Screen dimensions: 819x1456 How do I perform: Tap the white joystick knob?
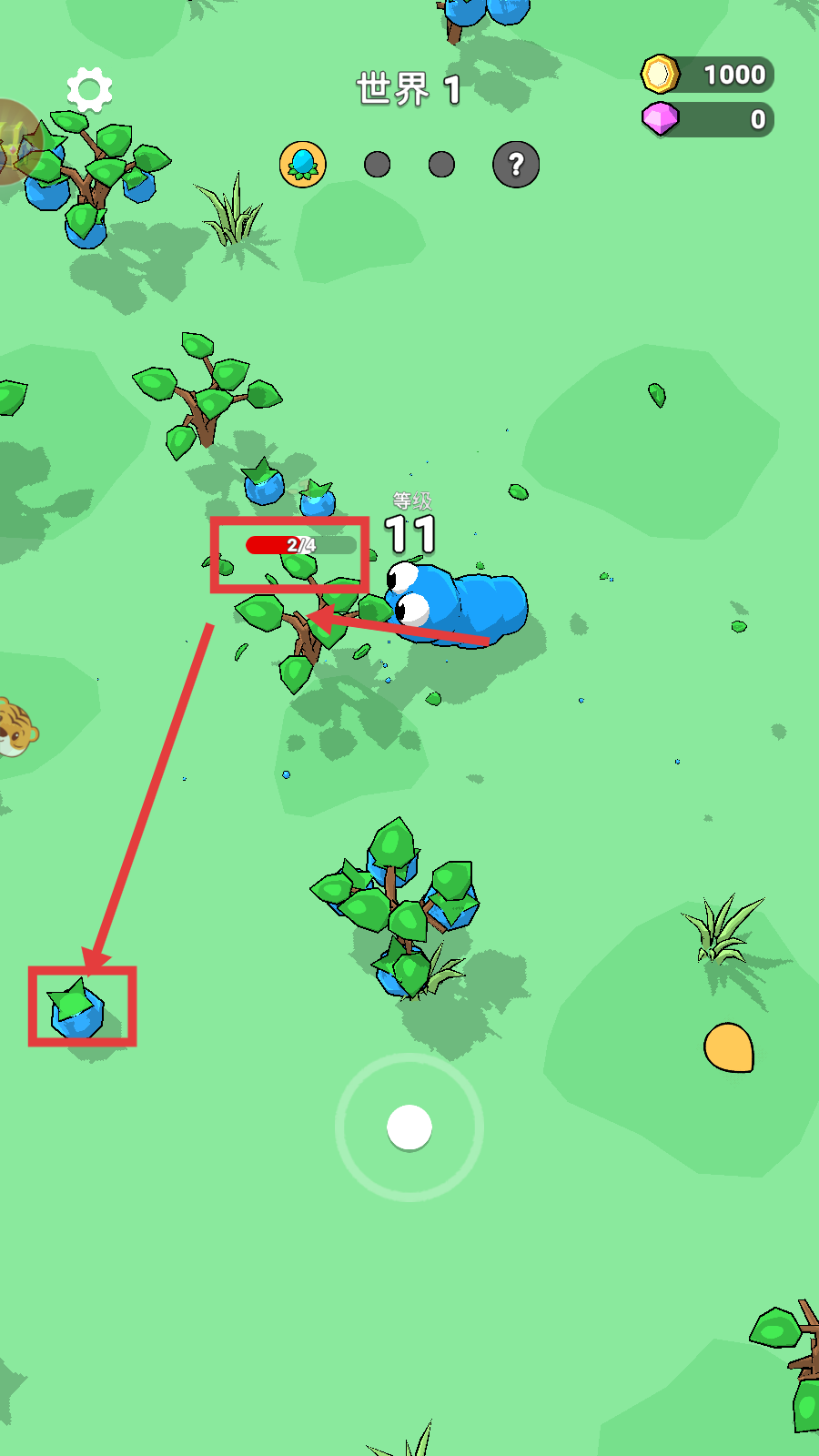(409, 1127)
